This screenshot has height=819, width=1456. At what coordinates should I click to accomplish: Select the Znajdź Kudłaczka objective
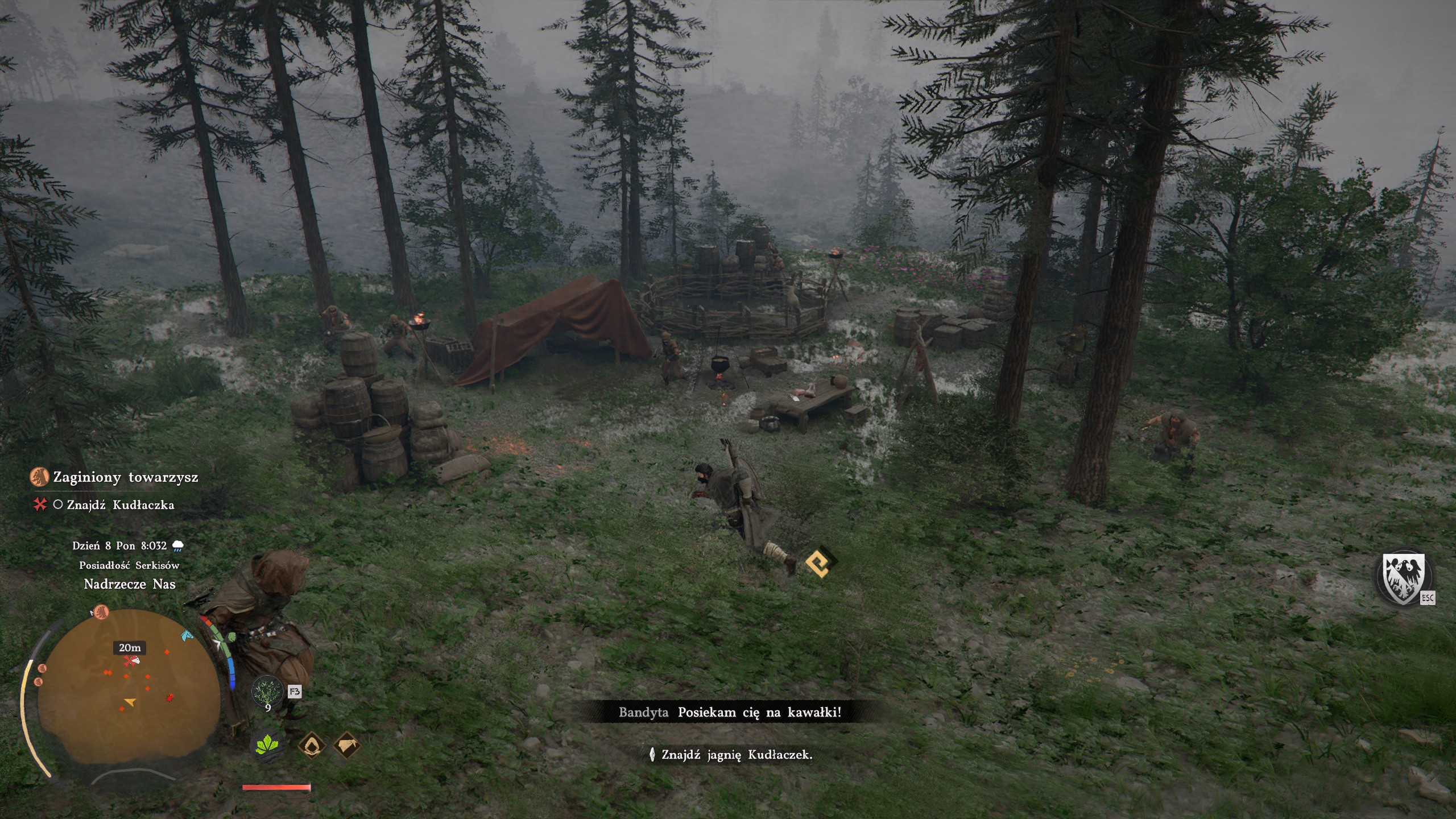tap(120, 505)
